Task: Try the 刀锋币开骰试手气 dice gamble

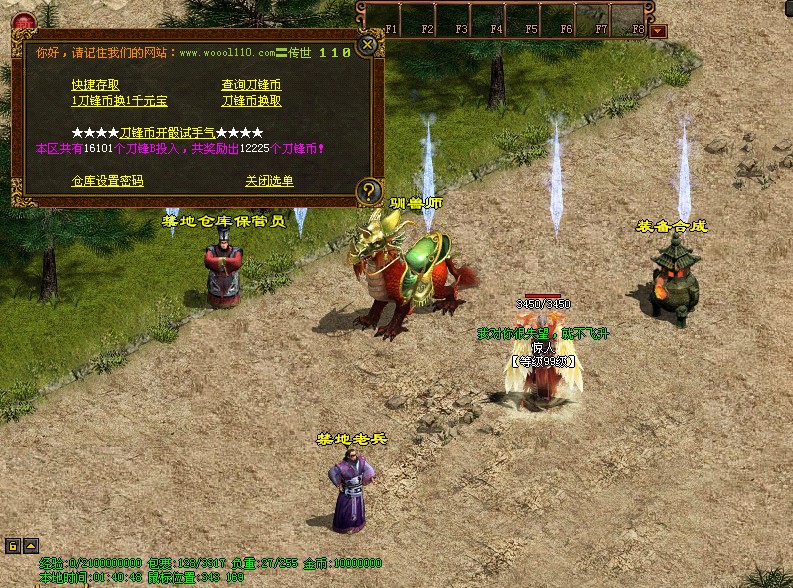Action: (x=167, y=133)
